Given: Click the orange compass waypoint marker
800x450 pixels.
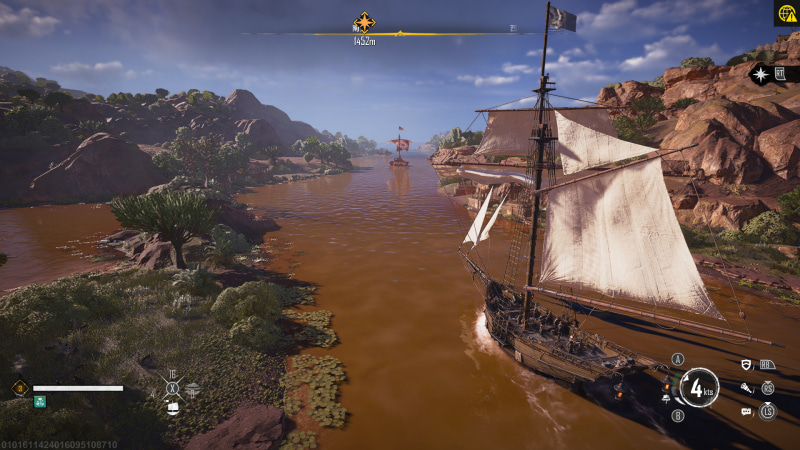Looking at the screenshot, I should coord(364,22).
